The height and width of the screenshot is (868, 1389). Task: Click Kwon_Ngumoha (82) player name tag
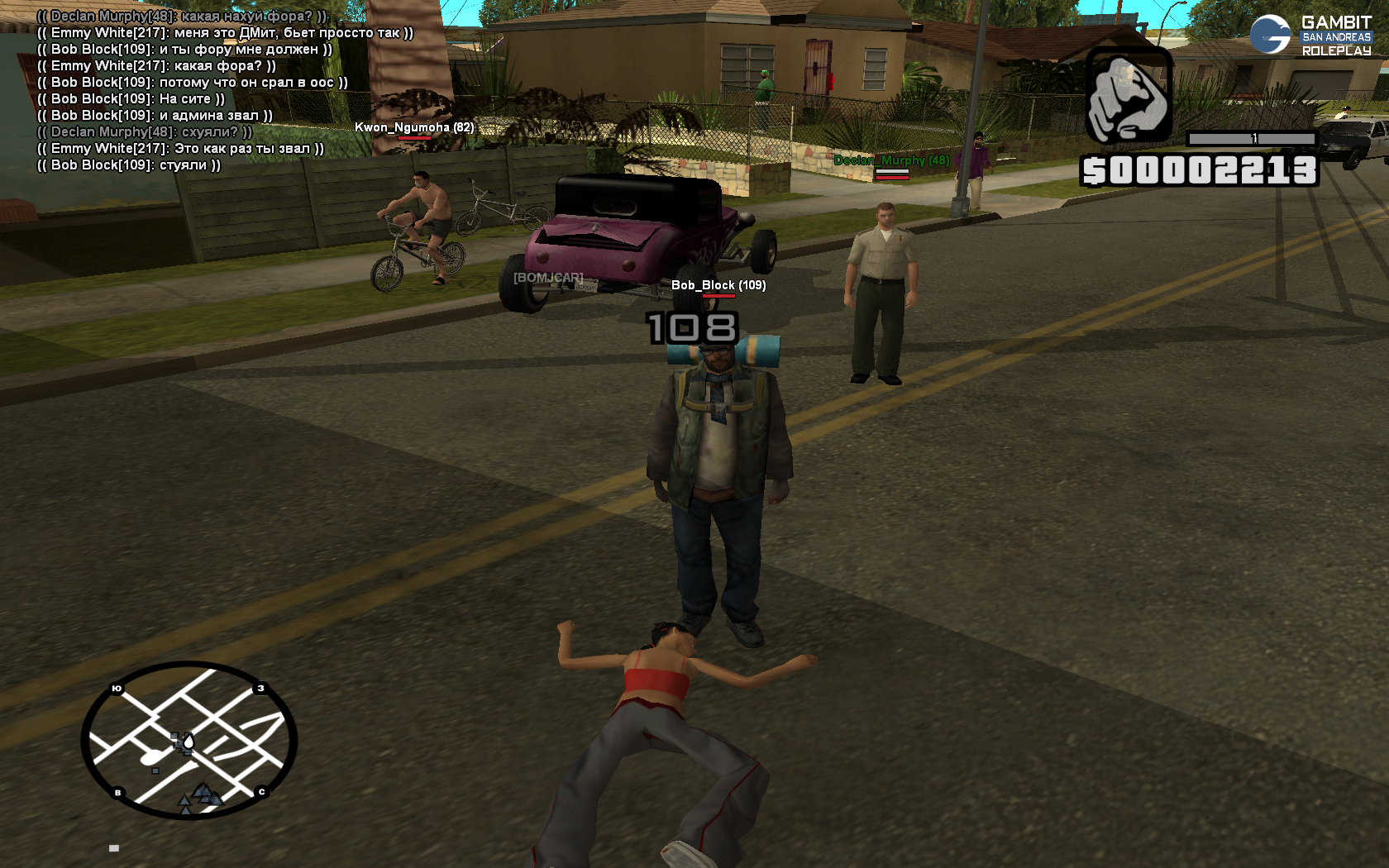(414, 127)
